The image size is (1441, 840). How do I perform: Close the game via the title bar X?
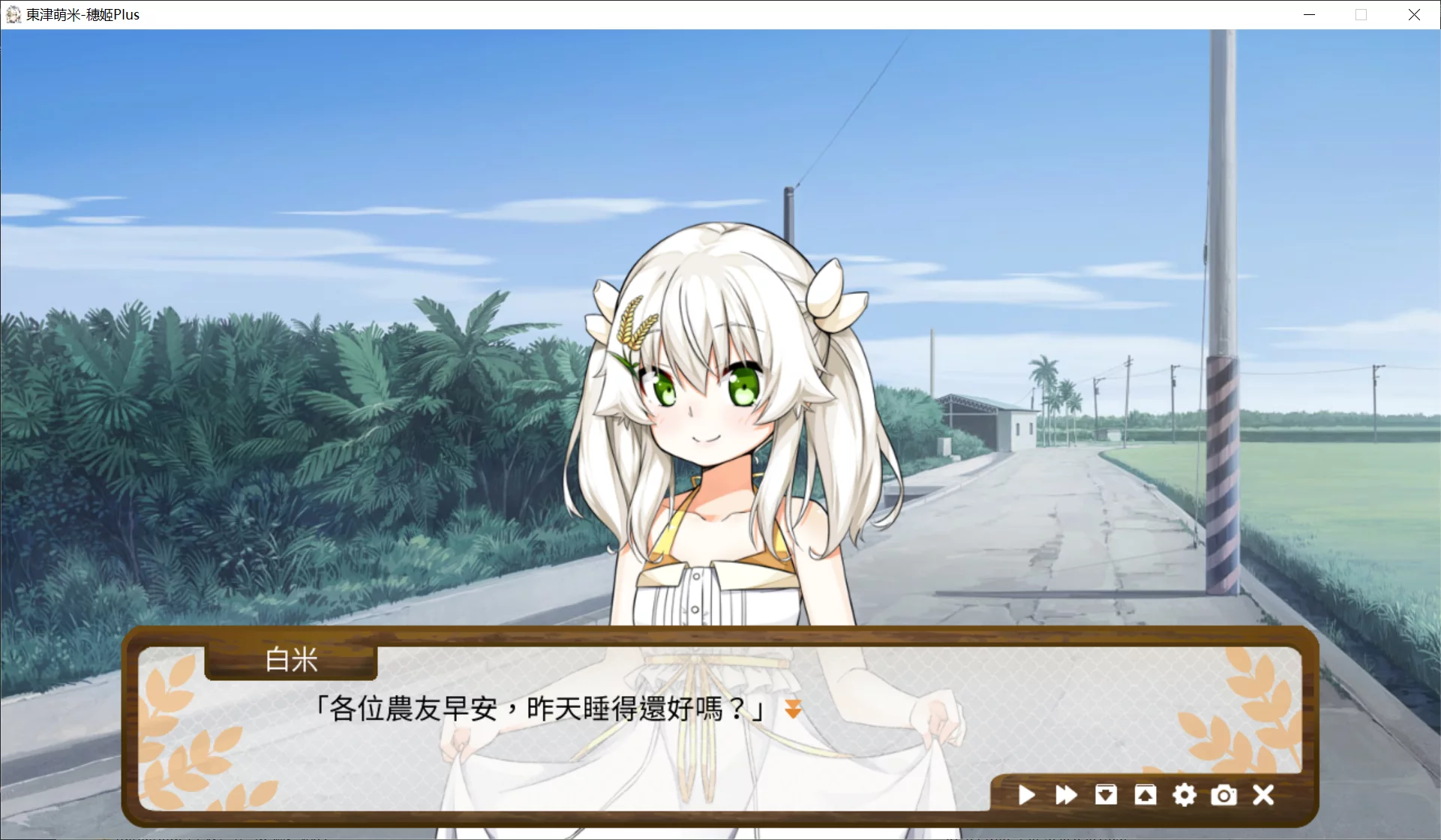tap(1415, 14)
